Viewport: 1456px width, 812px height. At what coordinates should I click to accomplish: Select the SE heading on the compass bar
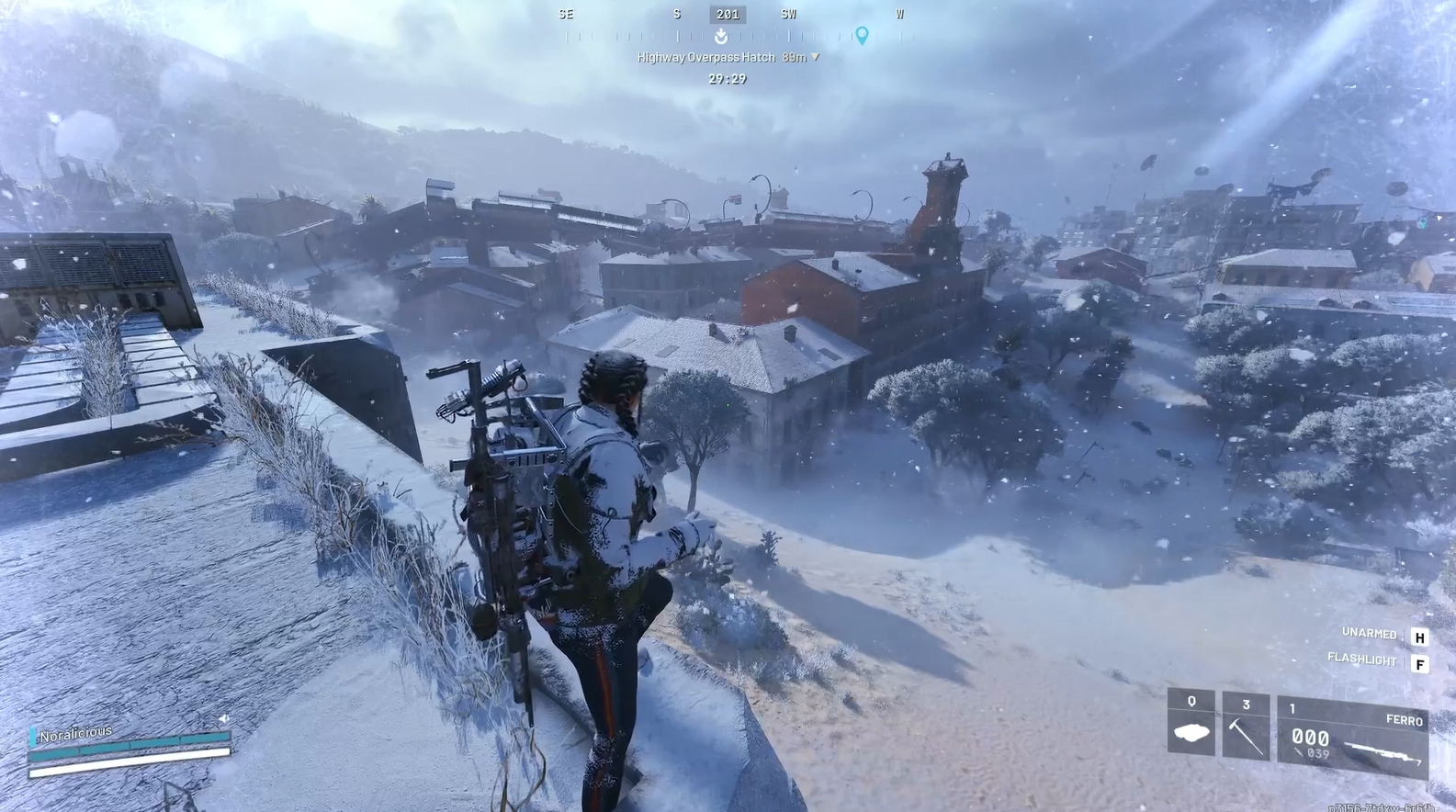click(x=566, y=13)
